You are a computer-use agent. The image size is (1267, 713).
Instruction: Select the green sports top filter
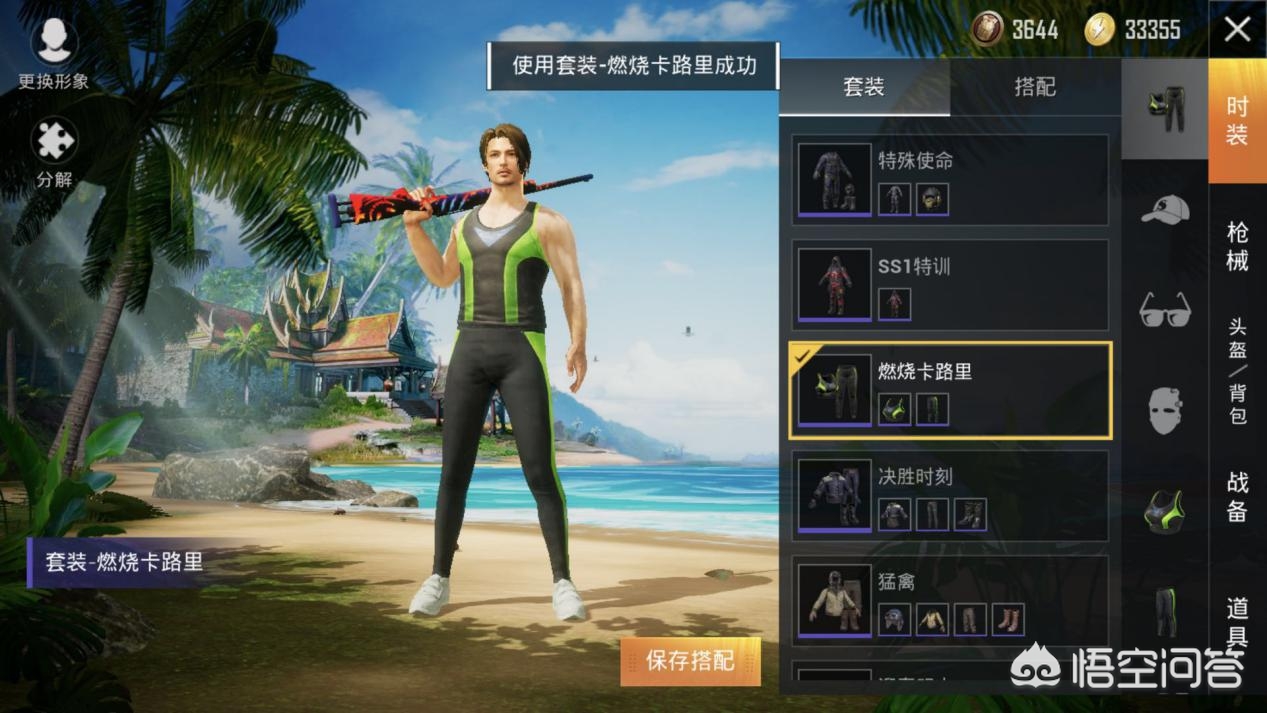1165,511
